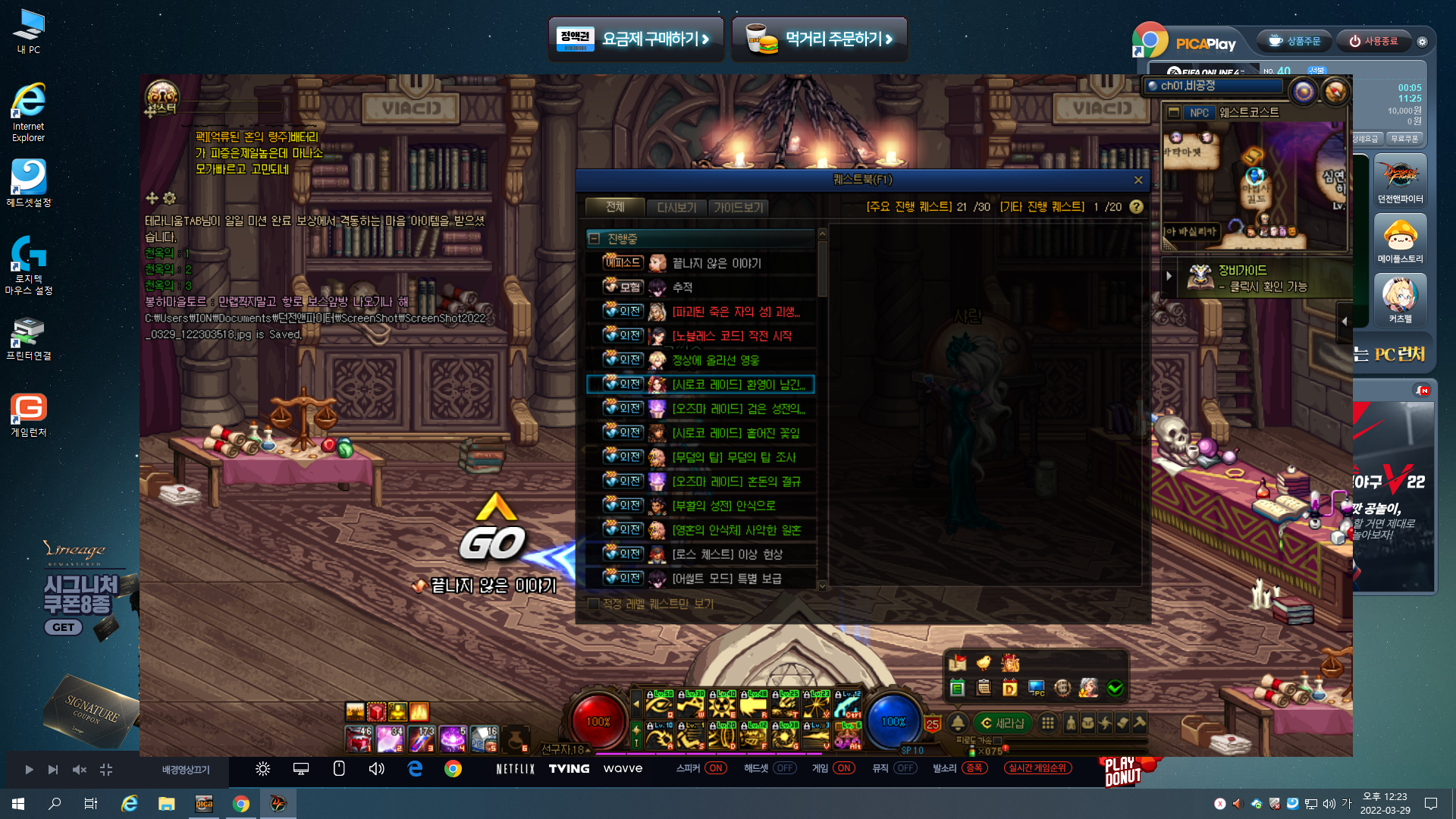Collapse the 진행중 quest group
This screenshot has width=1456, height=819.
click(595, 239)
